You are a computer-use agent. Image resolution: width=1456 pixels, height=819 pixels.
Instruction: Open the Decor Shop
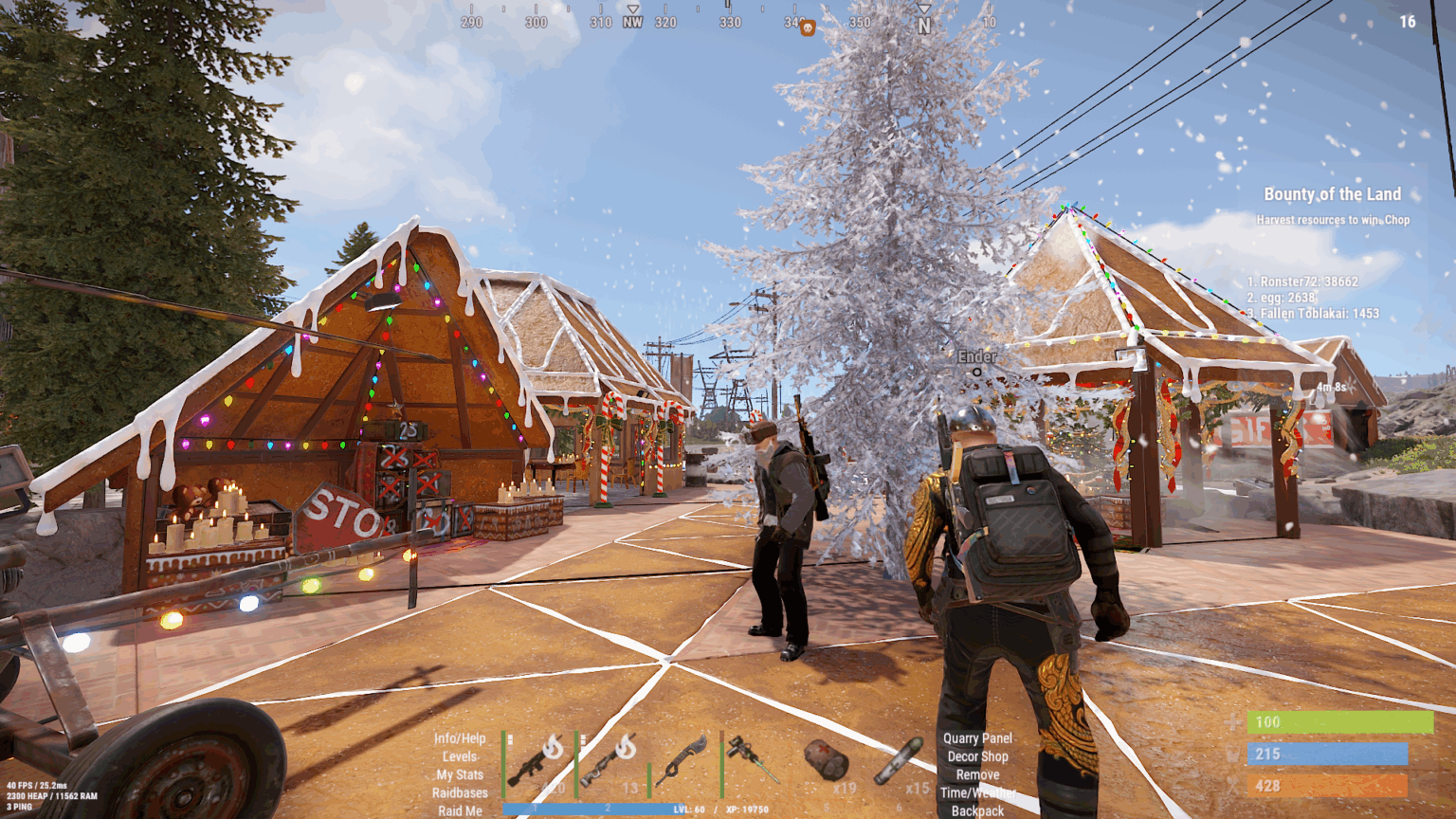coord(978,756)
